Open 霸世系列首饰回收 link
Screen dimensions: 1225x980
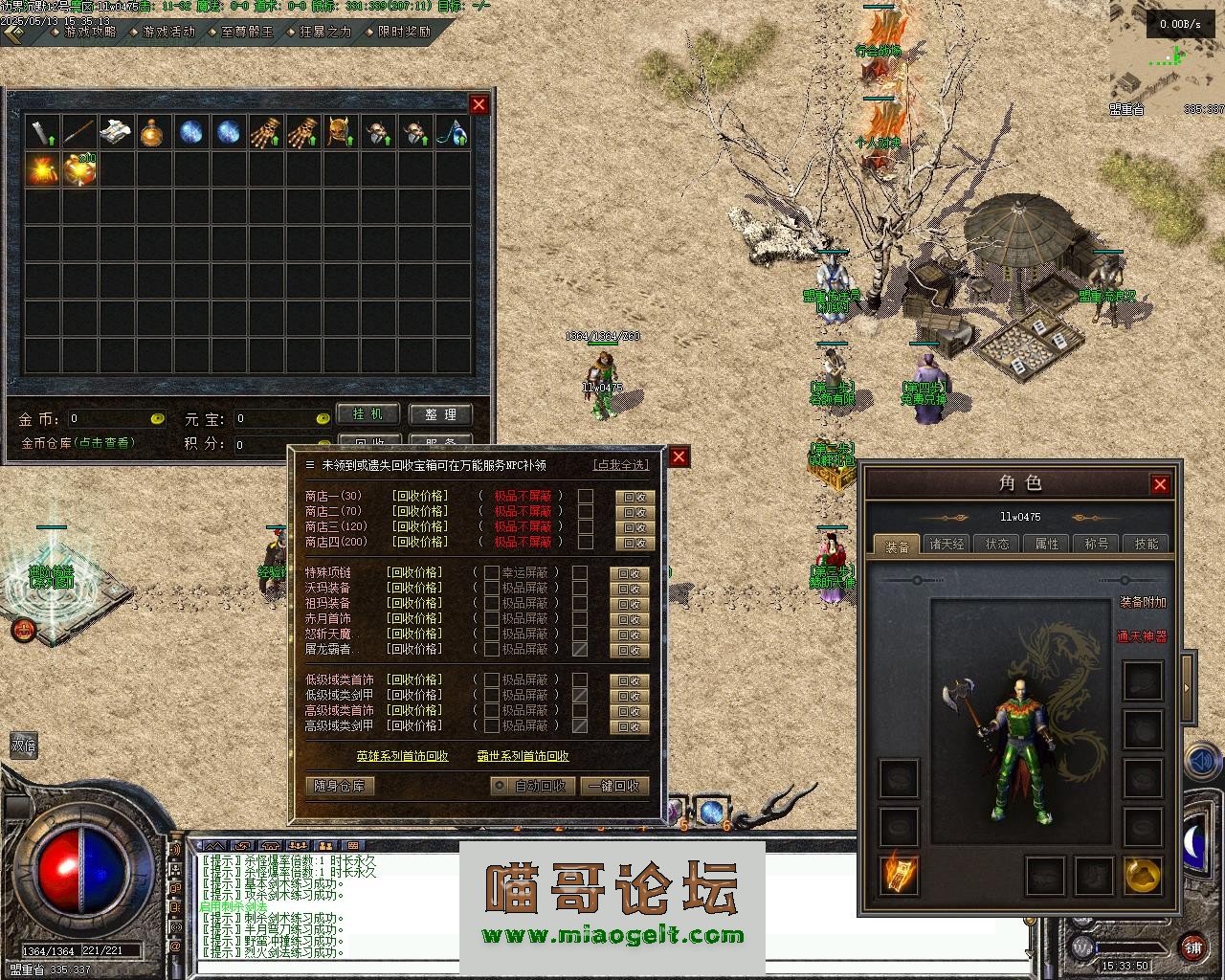pyautogui.click(x=523, y=756)
